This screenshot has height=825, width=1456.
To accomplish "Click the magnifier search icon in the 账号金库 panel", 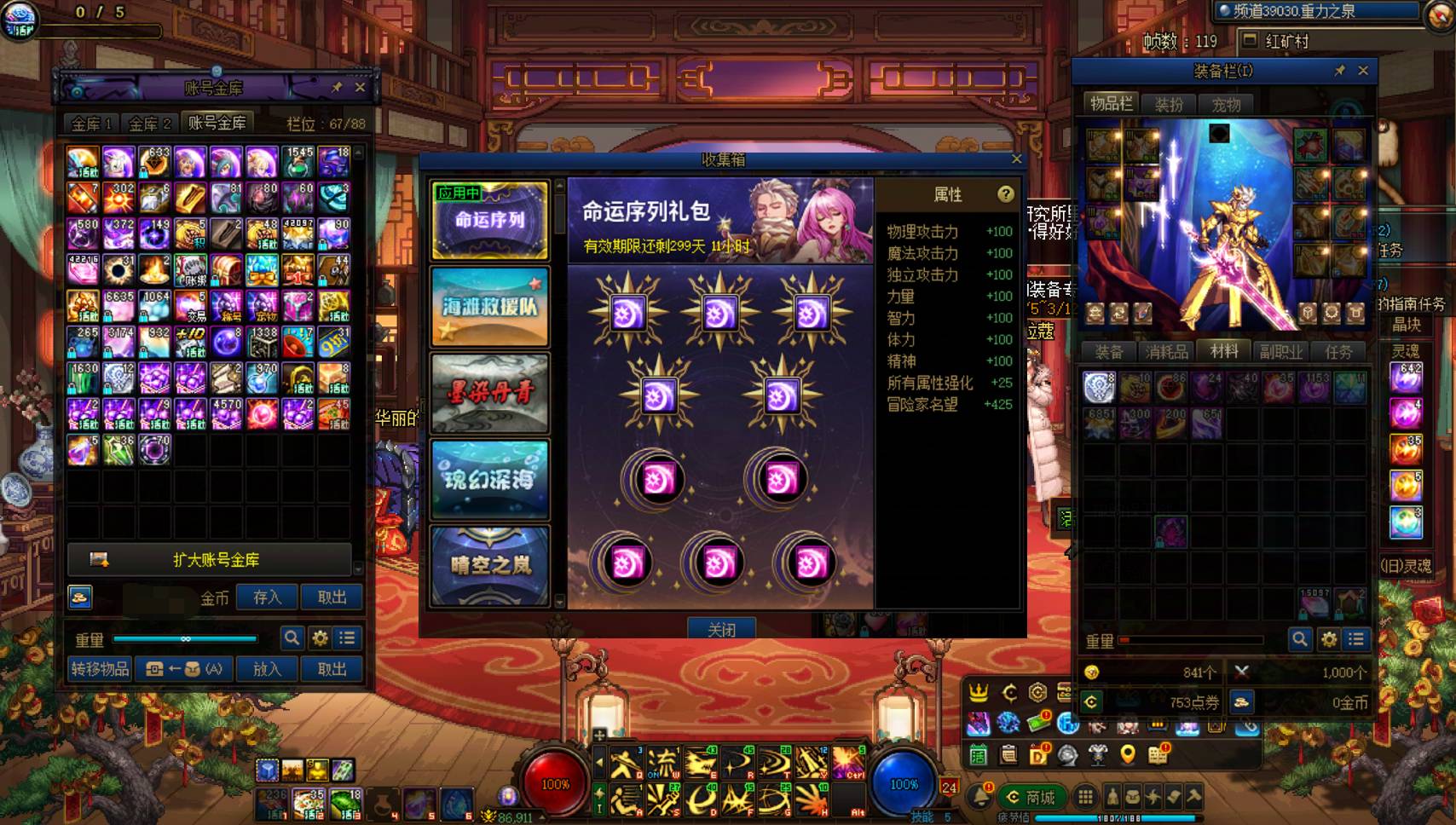I will (291, 637).
